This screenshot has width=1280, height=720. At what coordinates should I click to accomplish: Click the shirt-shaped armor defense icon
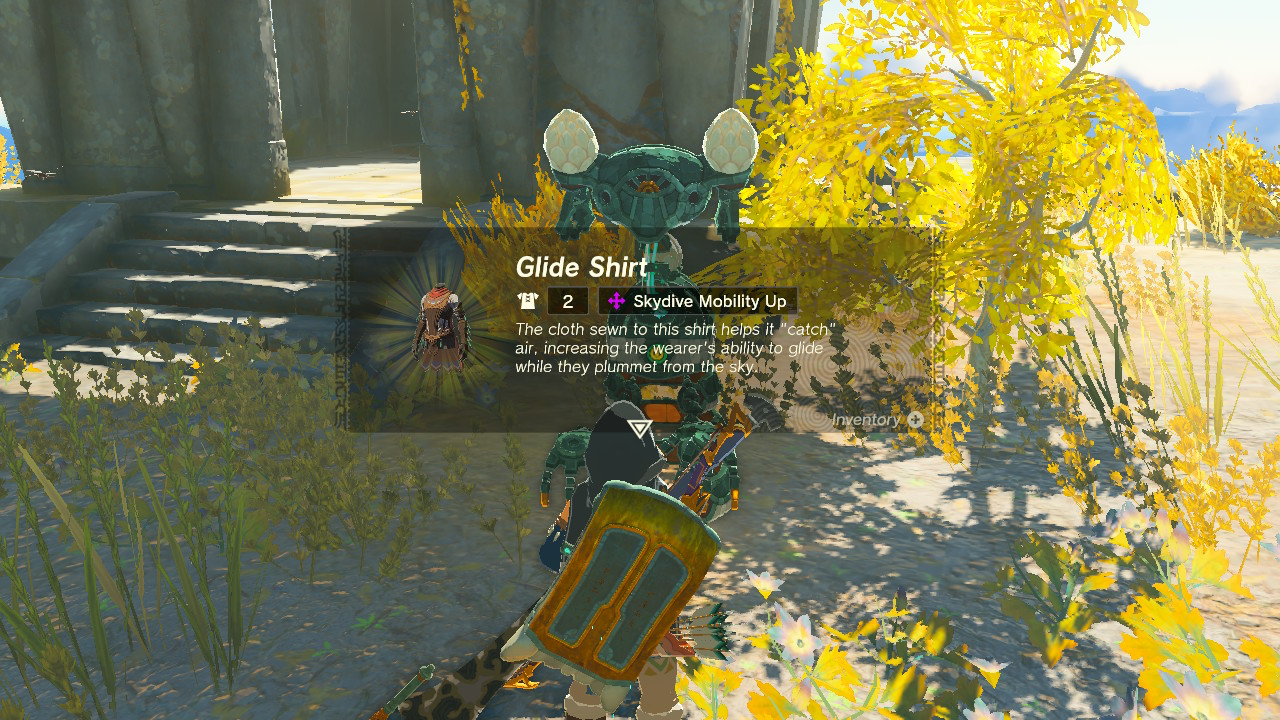click(527, 301)
